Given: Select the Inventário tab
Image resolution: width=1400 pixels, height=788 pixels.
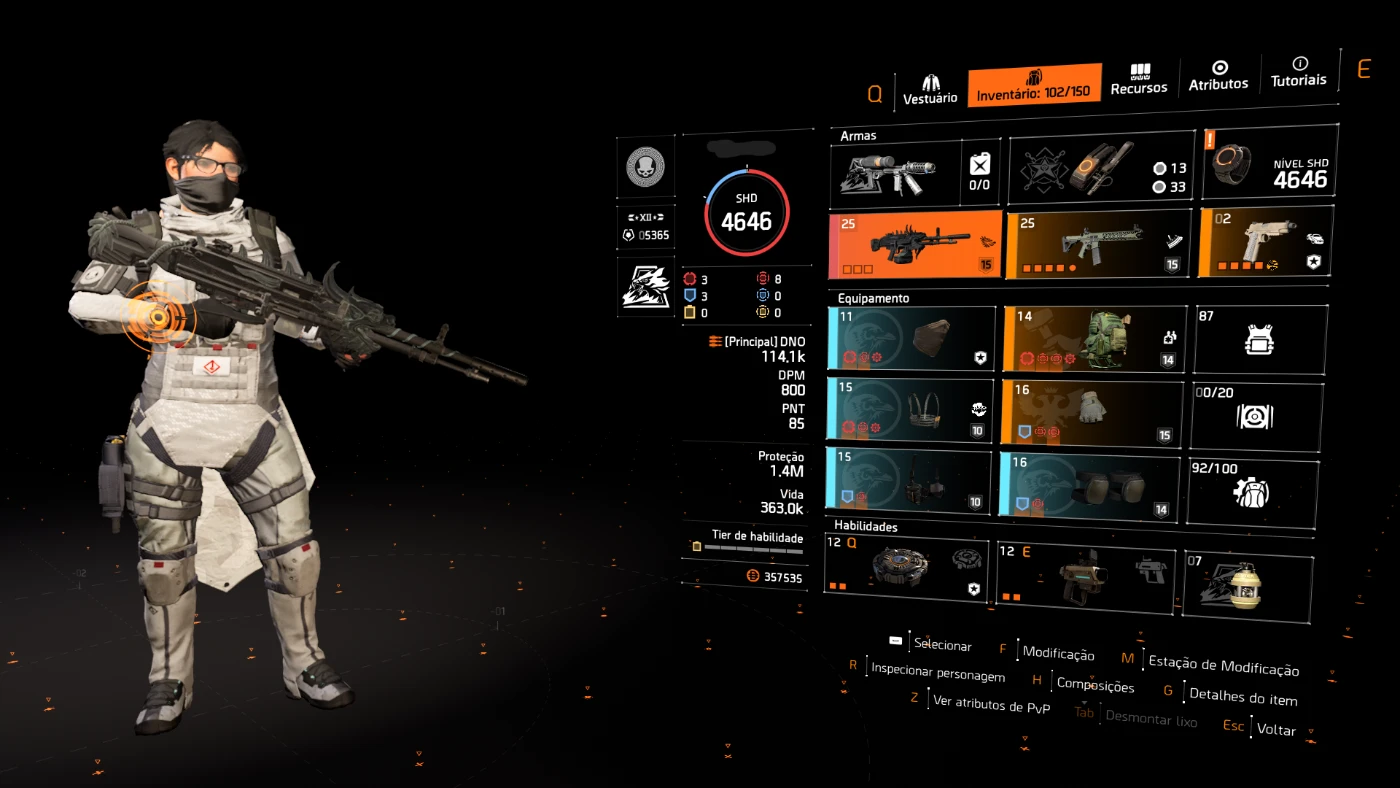Looking at the screenshot, I should (1034, 85).
